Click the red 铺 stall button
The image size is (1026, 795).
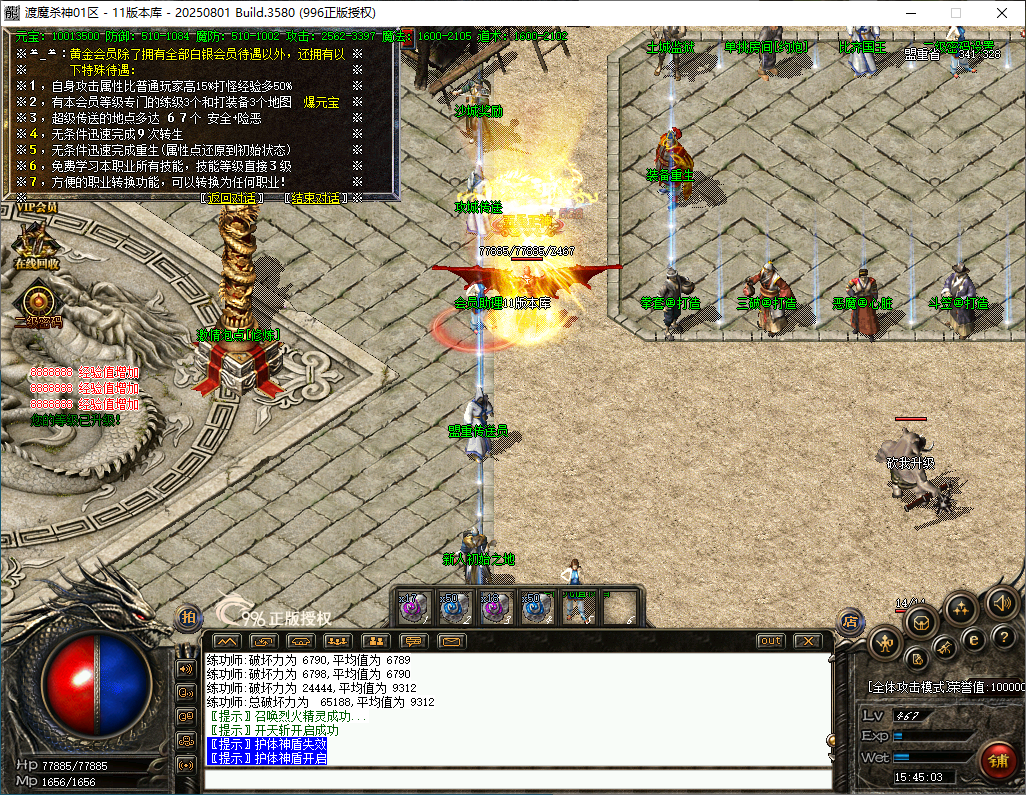(x=997, y=758)
